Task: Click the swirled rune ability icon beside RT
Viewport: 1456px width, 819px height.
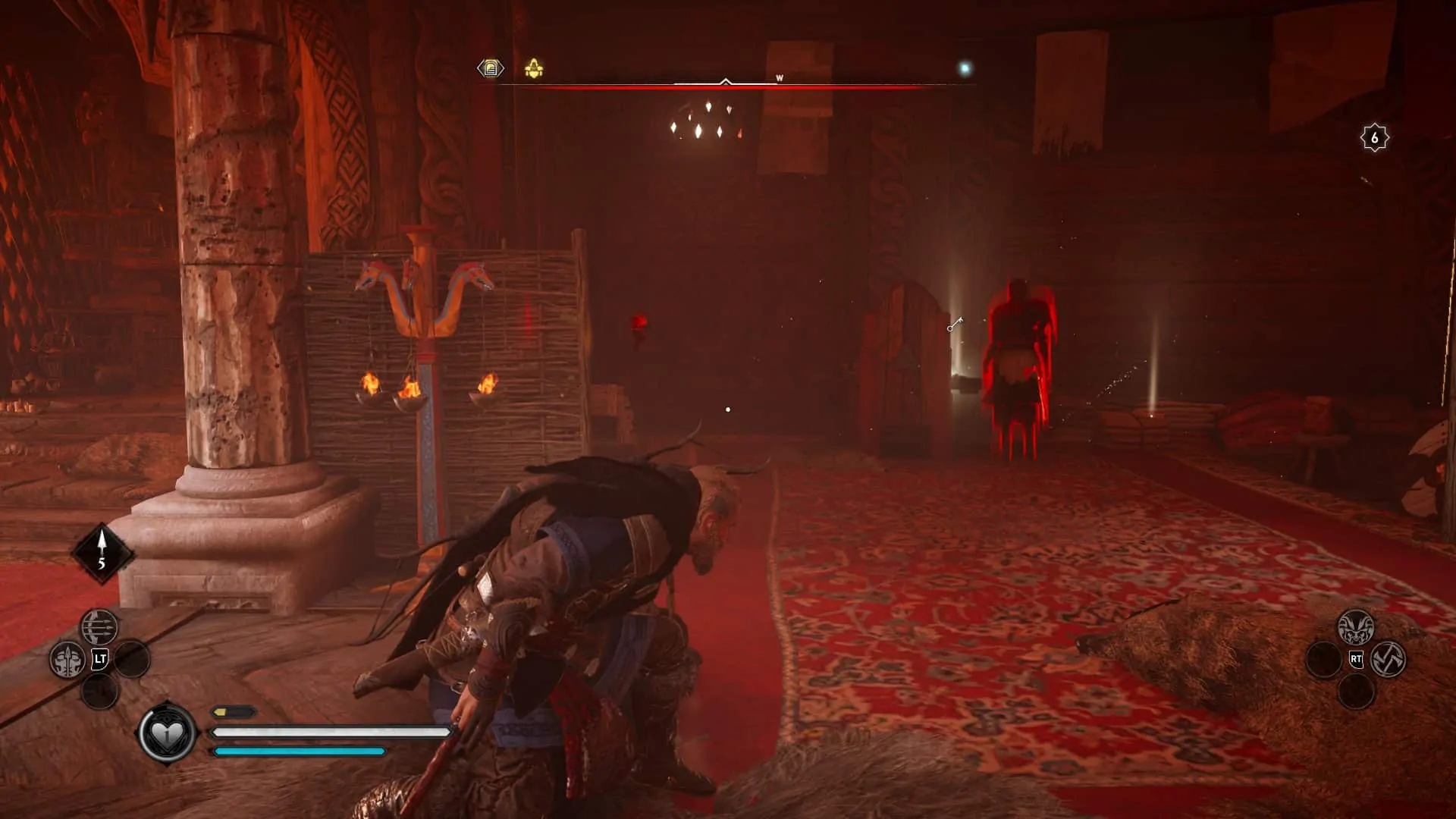Action: click(x=1389, y=660)
